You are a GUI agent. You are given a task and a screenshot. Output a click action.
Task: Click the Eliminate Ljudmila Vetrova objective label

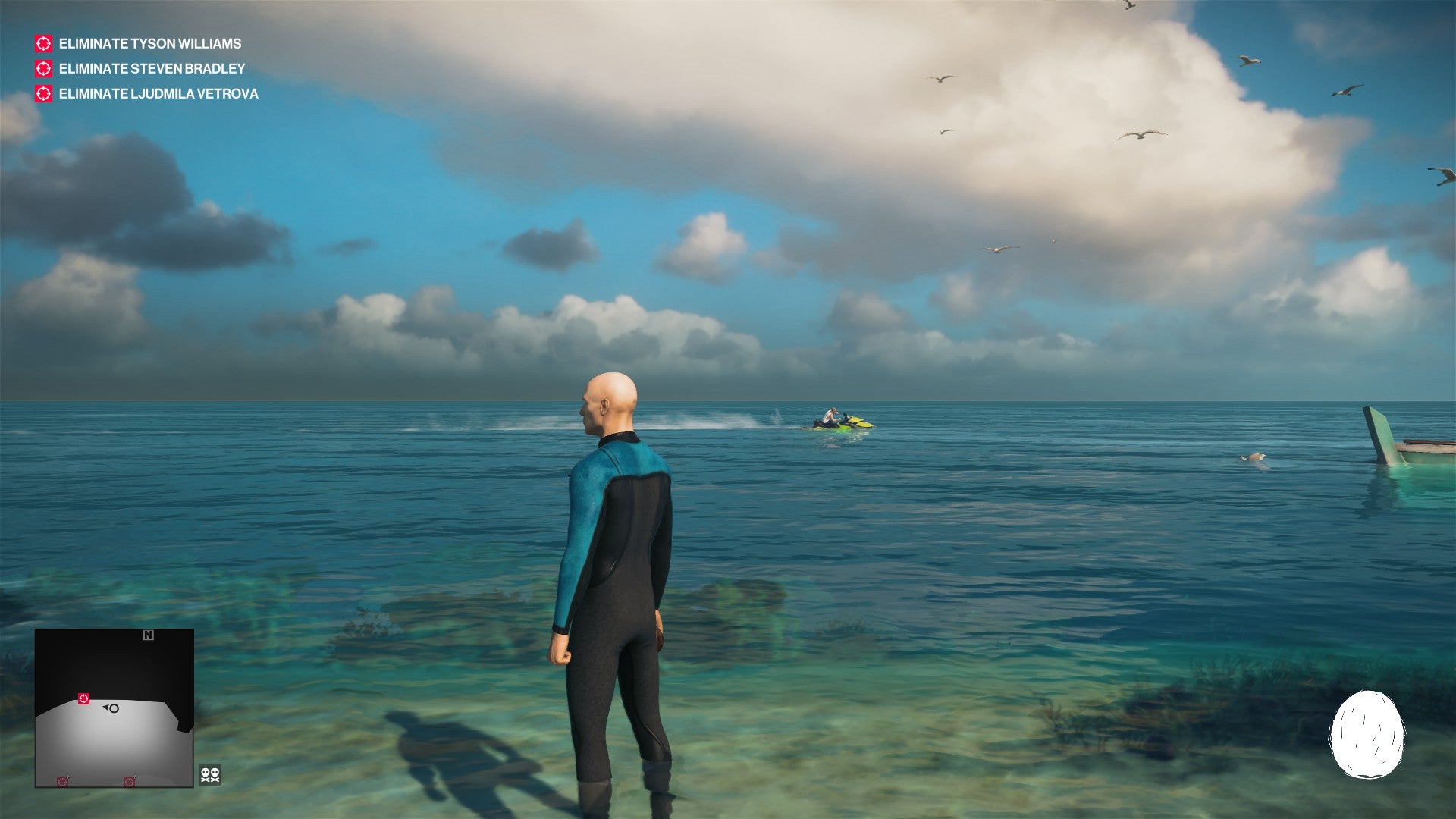click(158, 94)
